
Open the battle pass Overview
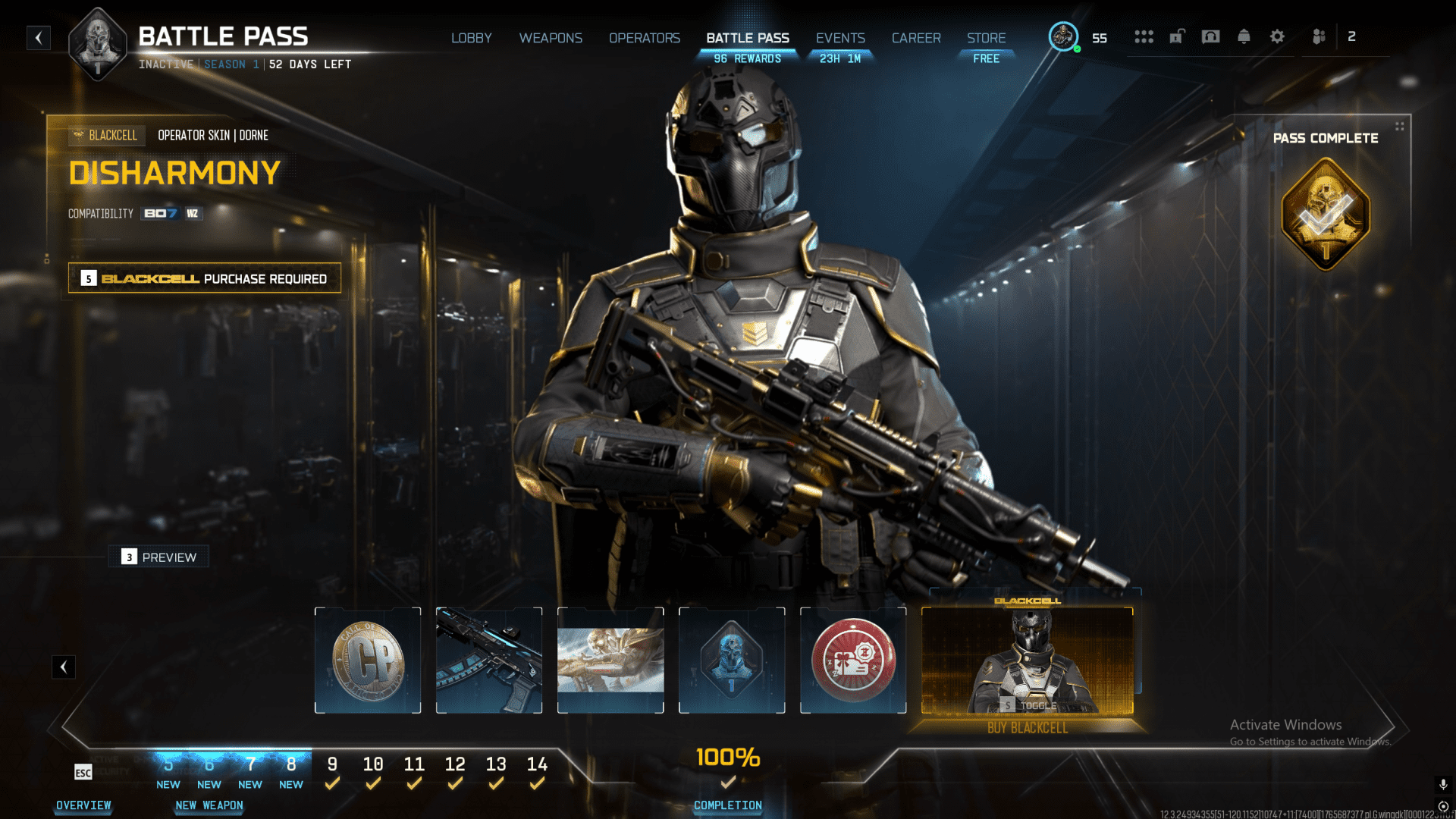click(x=83, y=805)
